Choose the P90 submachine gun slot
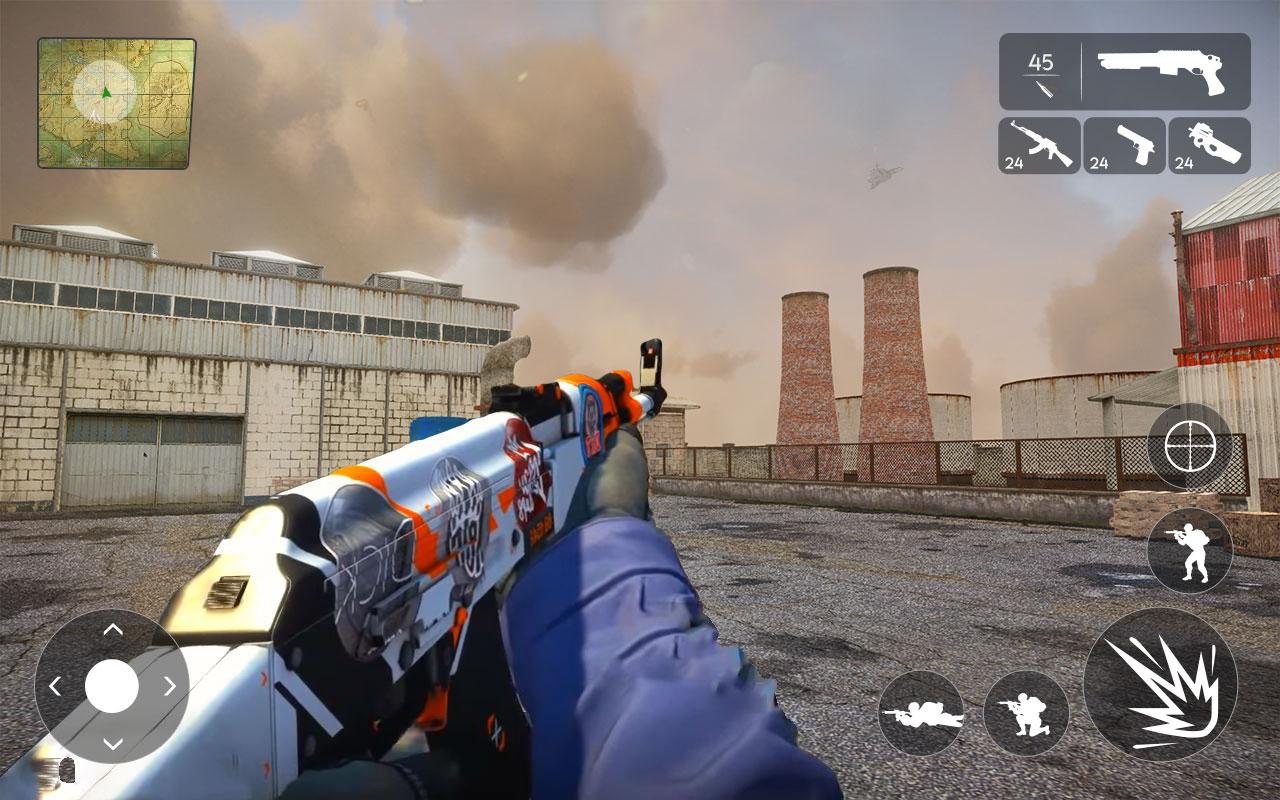 pyautogui.click(x=1209, y=146)
